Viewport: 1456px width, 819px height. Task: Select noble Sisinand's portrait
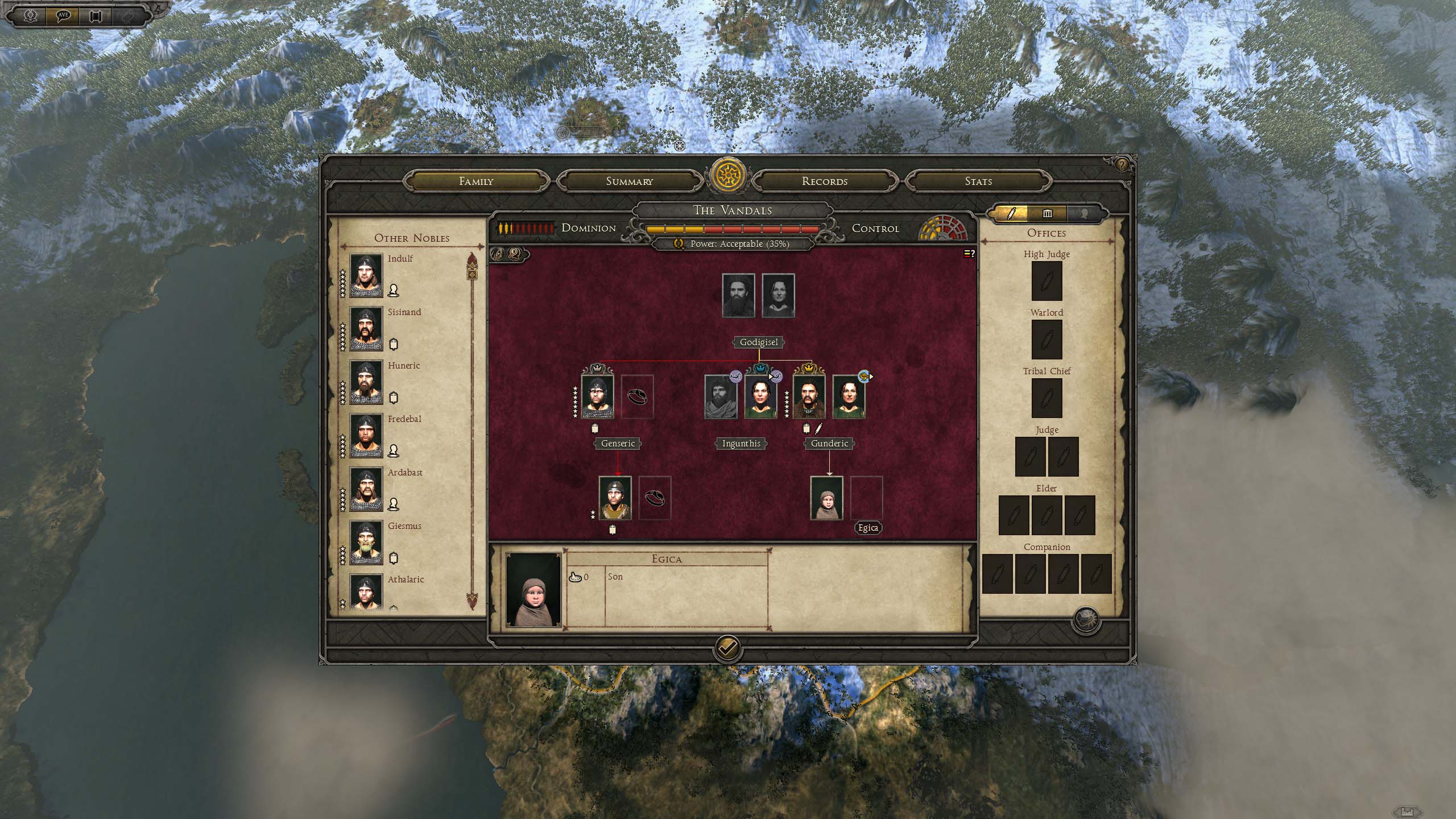point(366,329)
